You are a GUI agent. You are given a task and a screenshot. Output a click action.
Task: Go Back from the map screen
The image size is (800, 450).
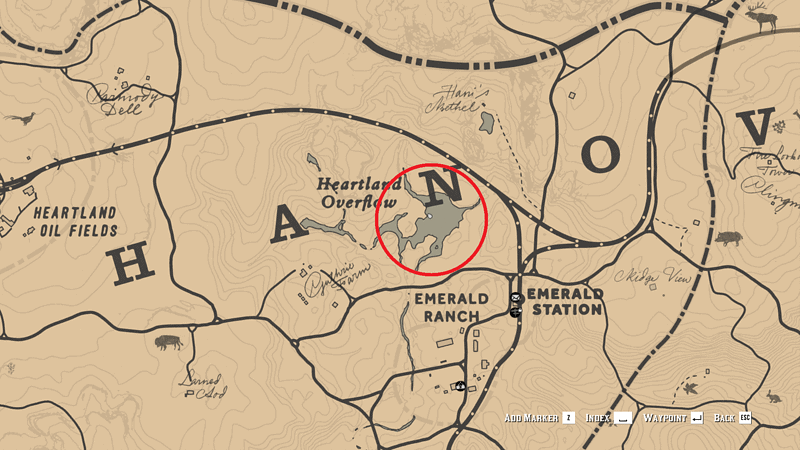coord(732,417)
